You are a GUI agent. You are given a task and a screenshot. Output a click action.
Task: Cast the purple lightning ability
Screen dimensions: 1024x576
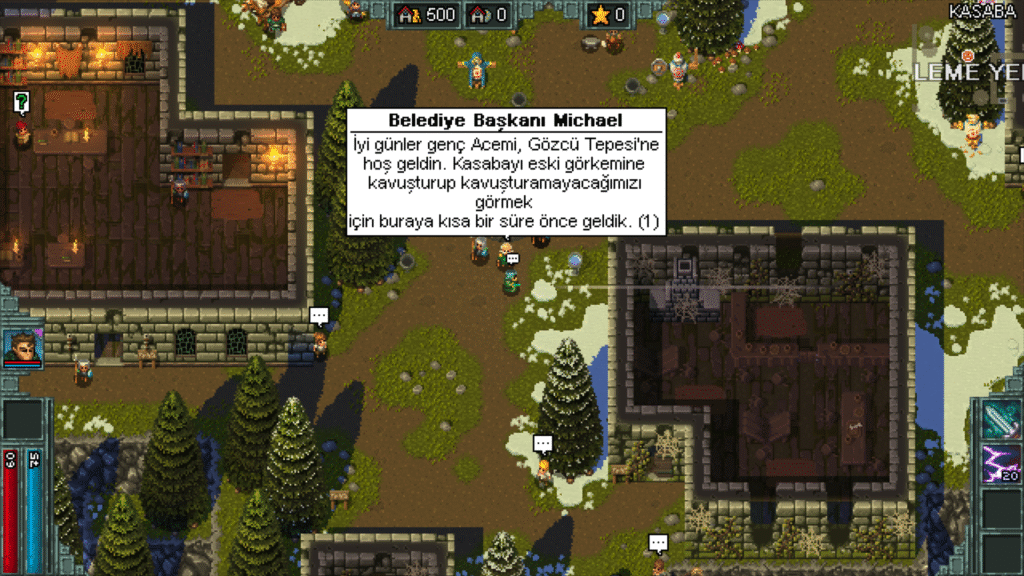tap(1001, 464)
